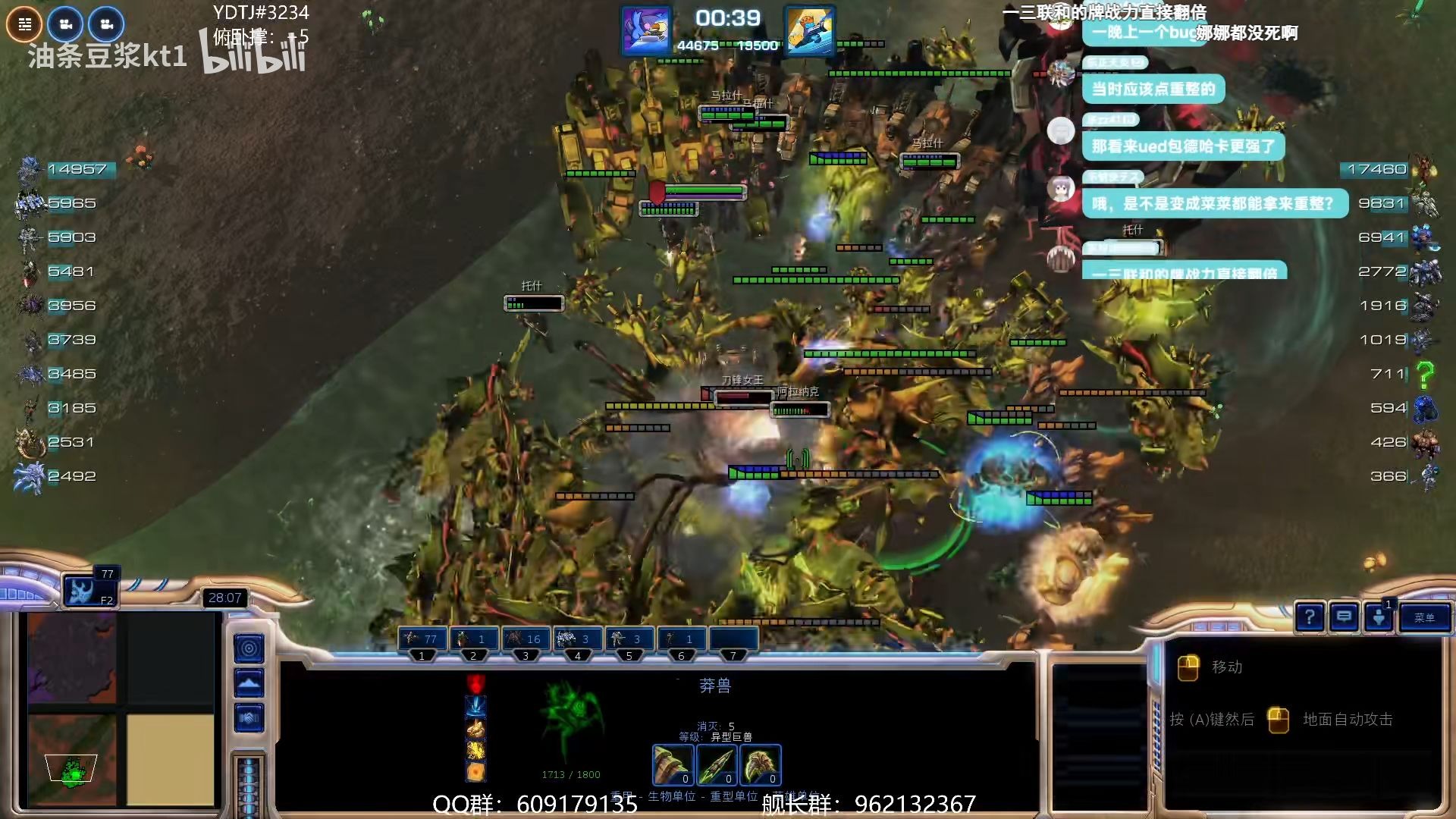Click on the minimap
Image resolution: width=1456 pixels, height=819 pixels.
(x=121, y=709)
